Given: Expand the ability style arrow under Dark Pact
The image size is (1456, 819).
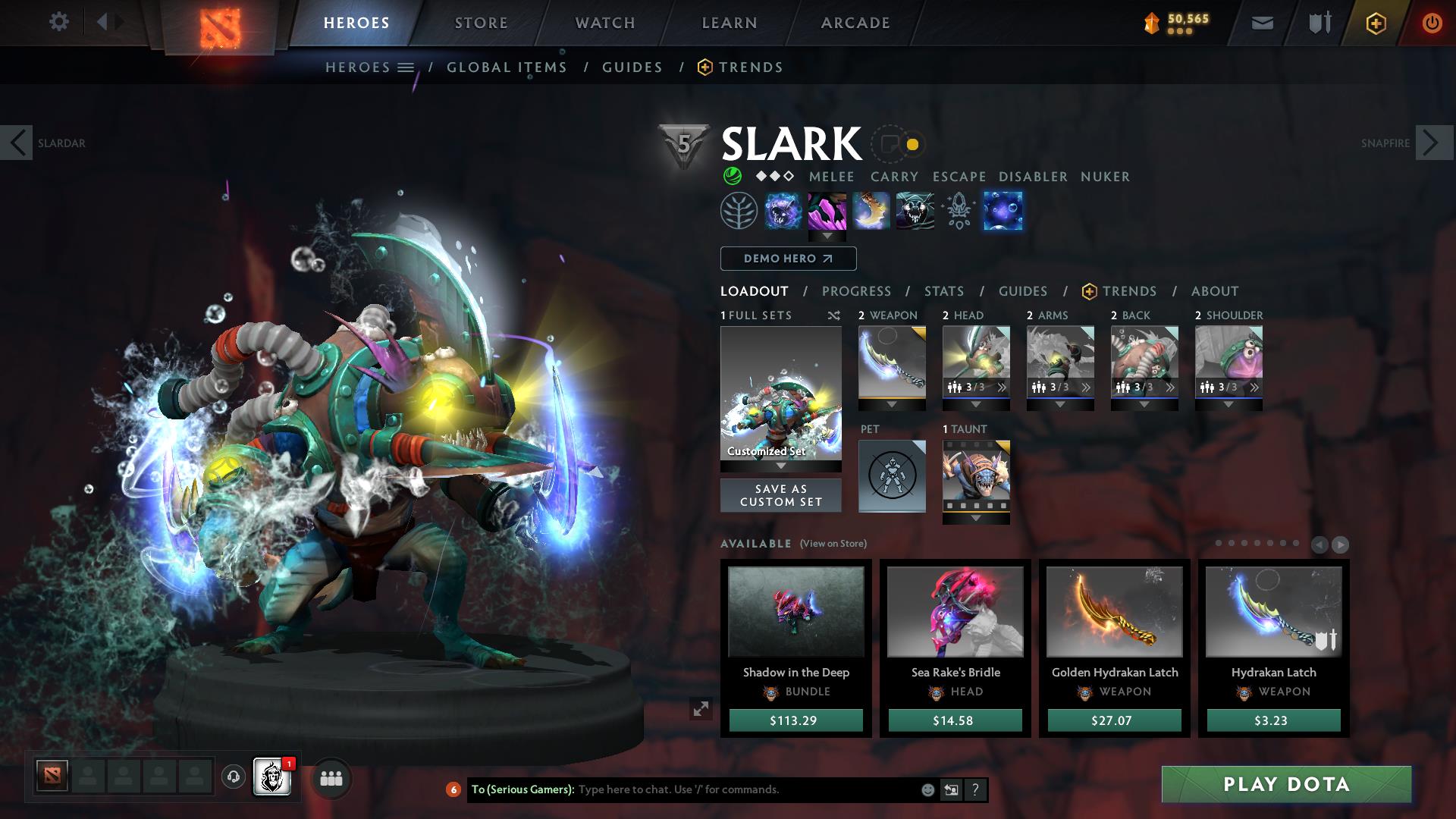Looking at the screenshot, I should (827, 236).
